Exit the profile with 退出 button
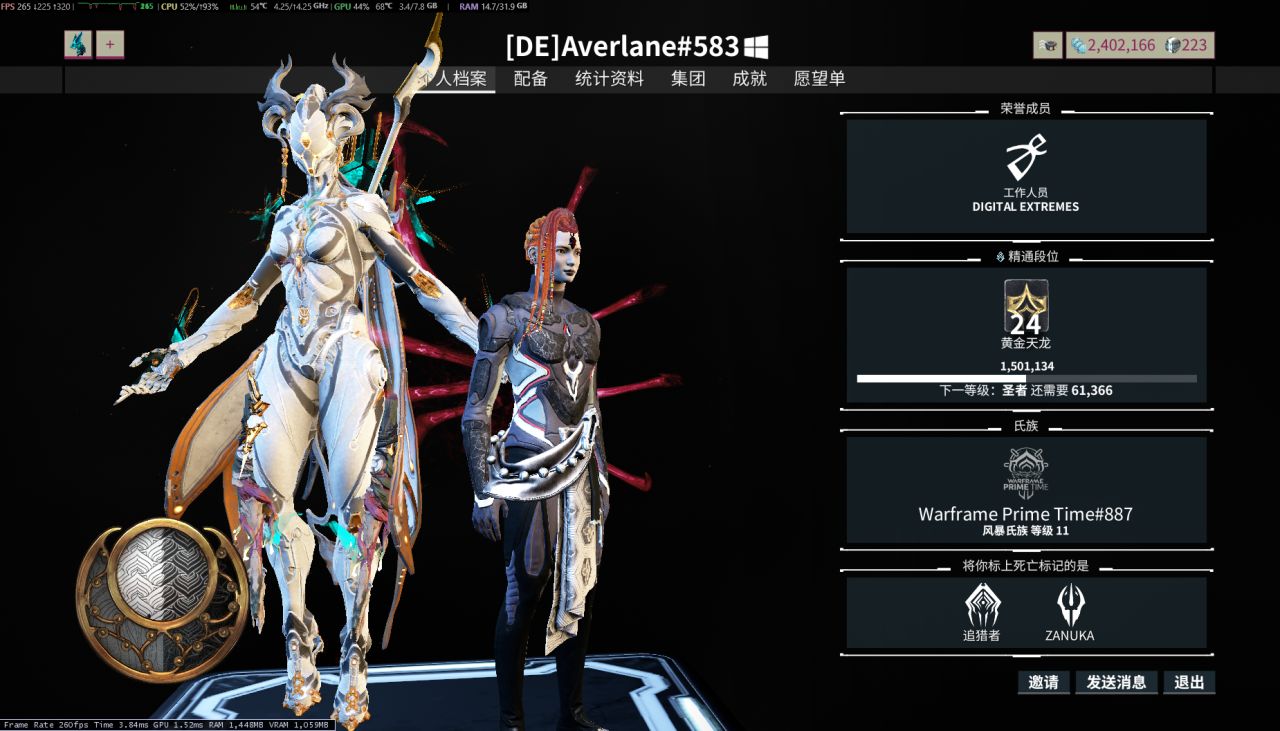 (x=1189, y=683)
